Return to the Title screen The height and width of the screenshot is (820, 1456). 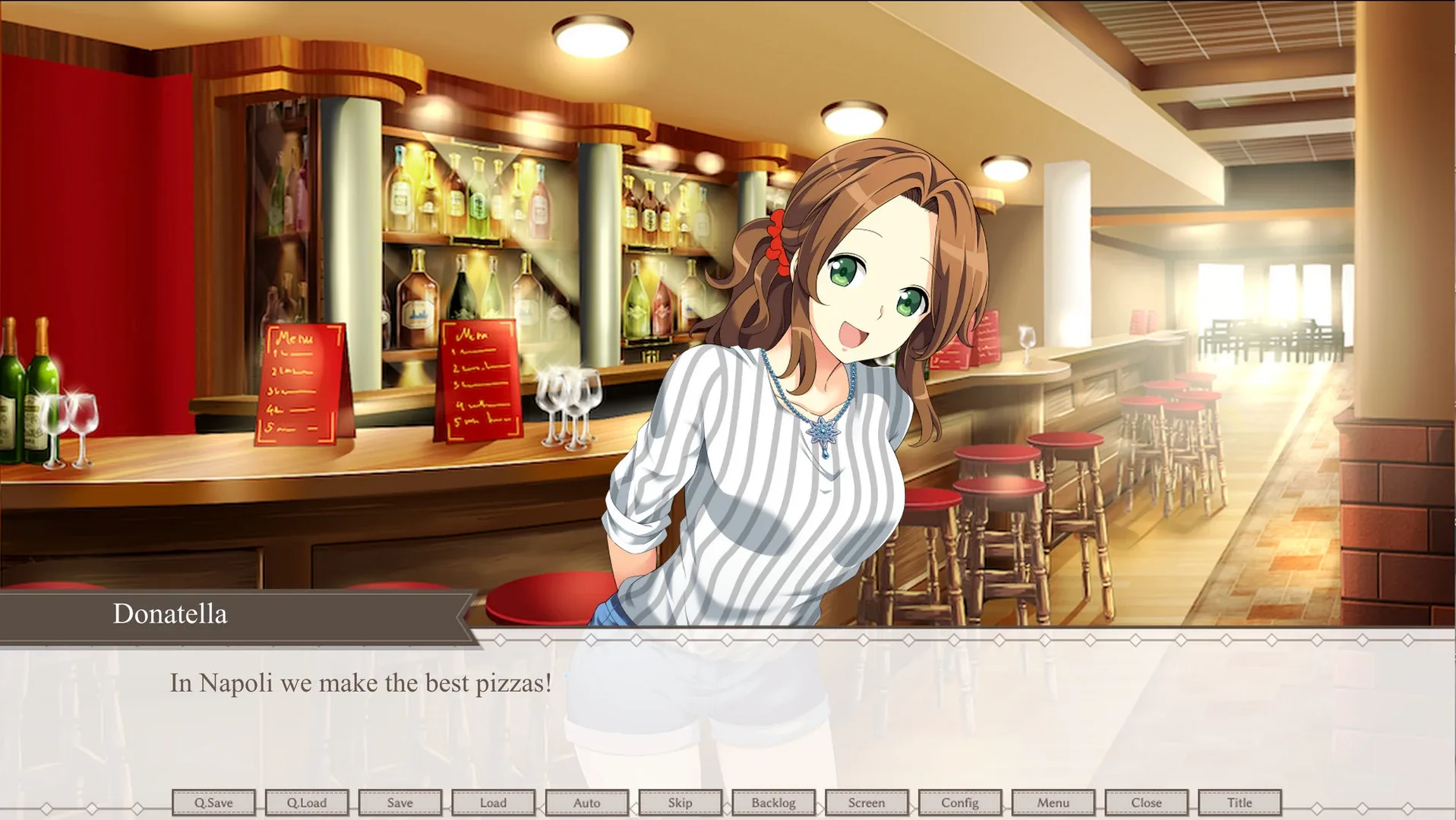point(1240,803)
